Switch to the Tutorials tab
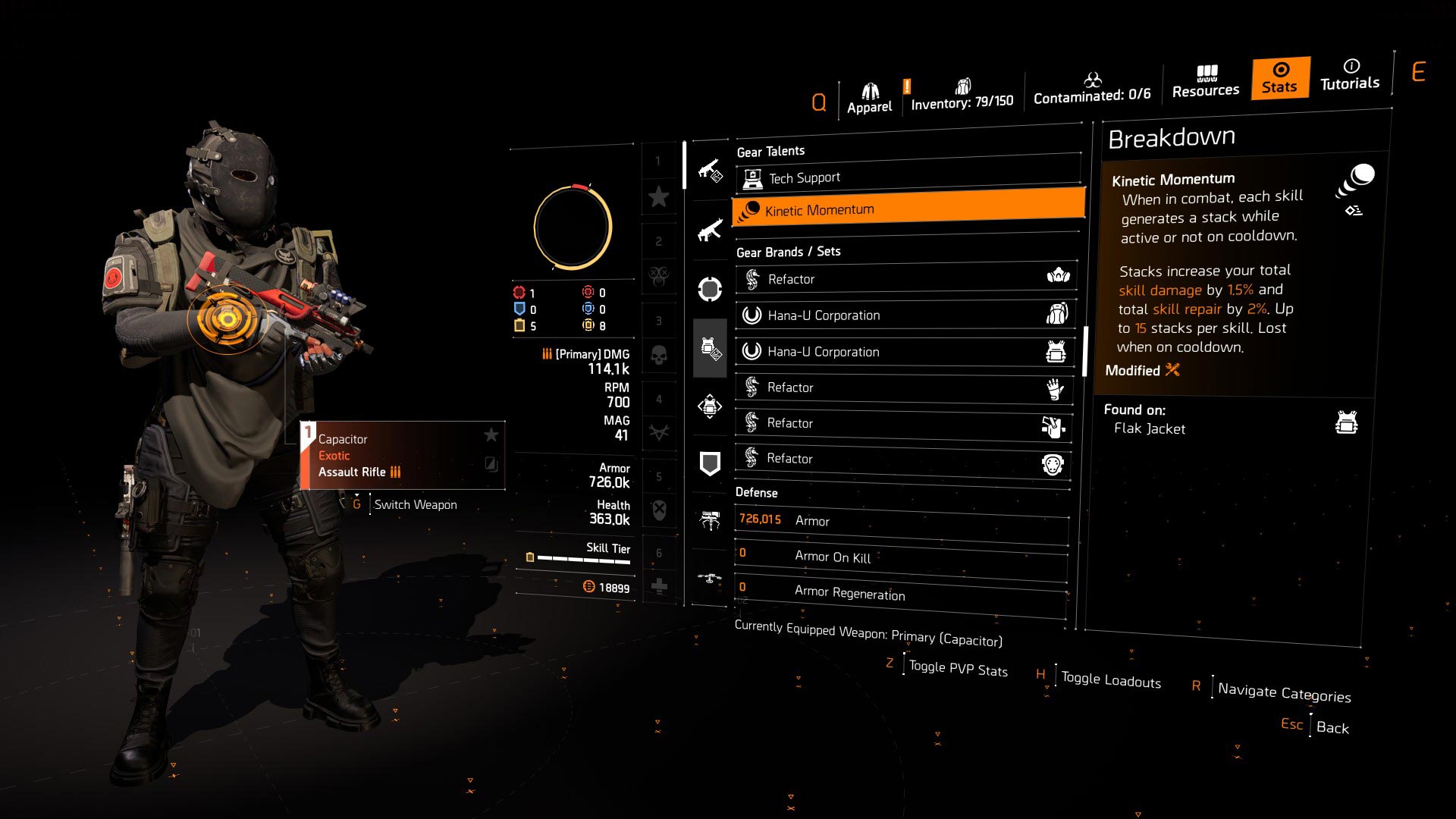This screenshot has width=1456, height=819. [1350, 78]
